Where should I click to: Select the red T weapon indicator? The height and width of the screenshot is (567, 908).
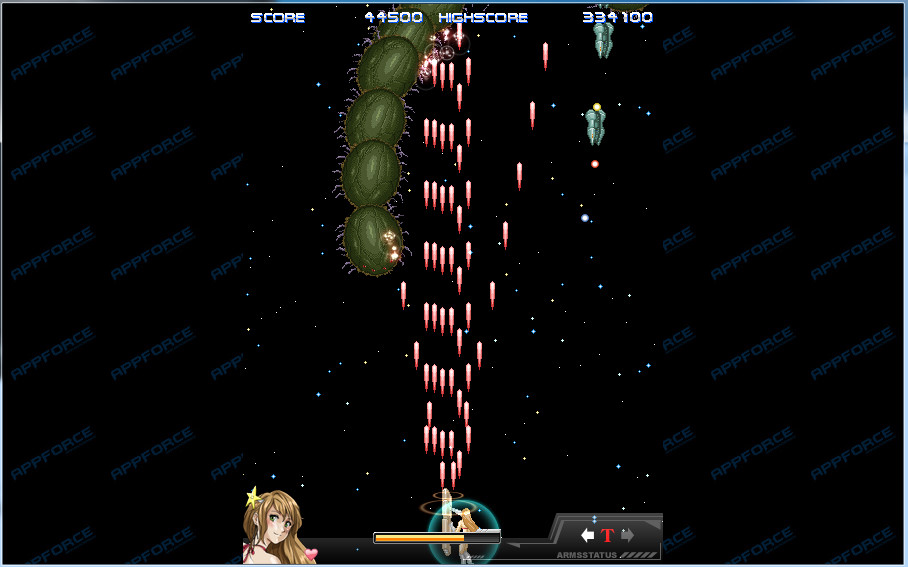click(x=607, y=535)
